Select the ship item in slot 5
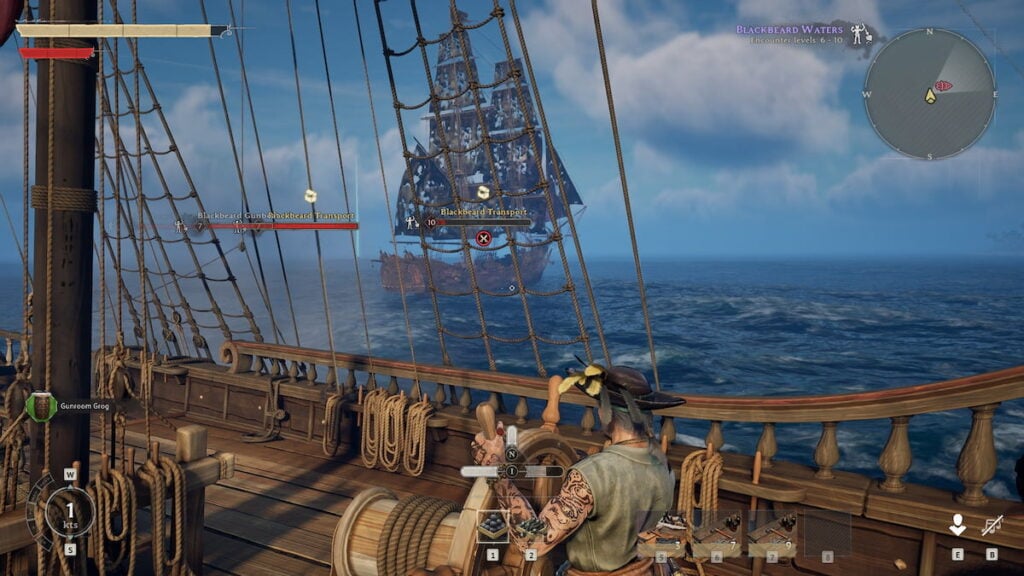The image size is (1024, 576). coord(661,533)
